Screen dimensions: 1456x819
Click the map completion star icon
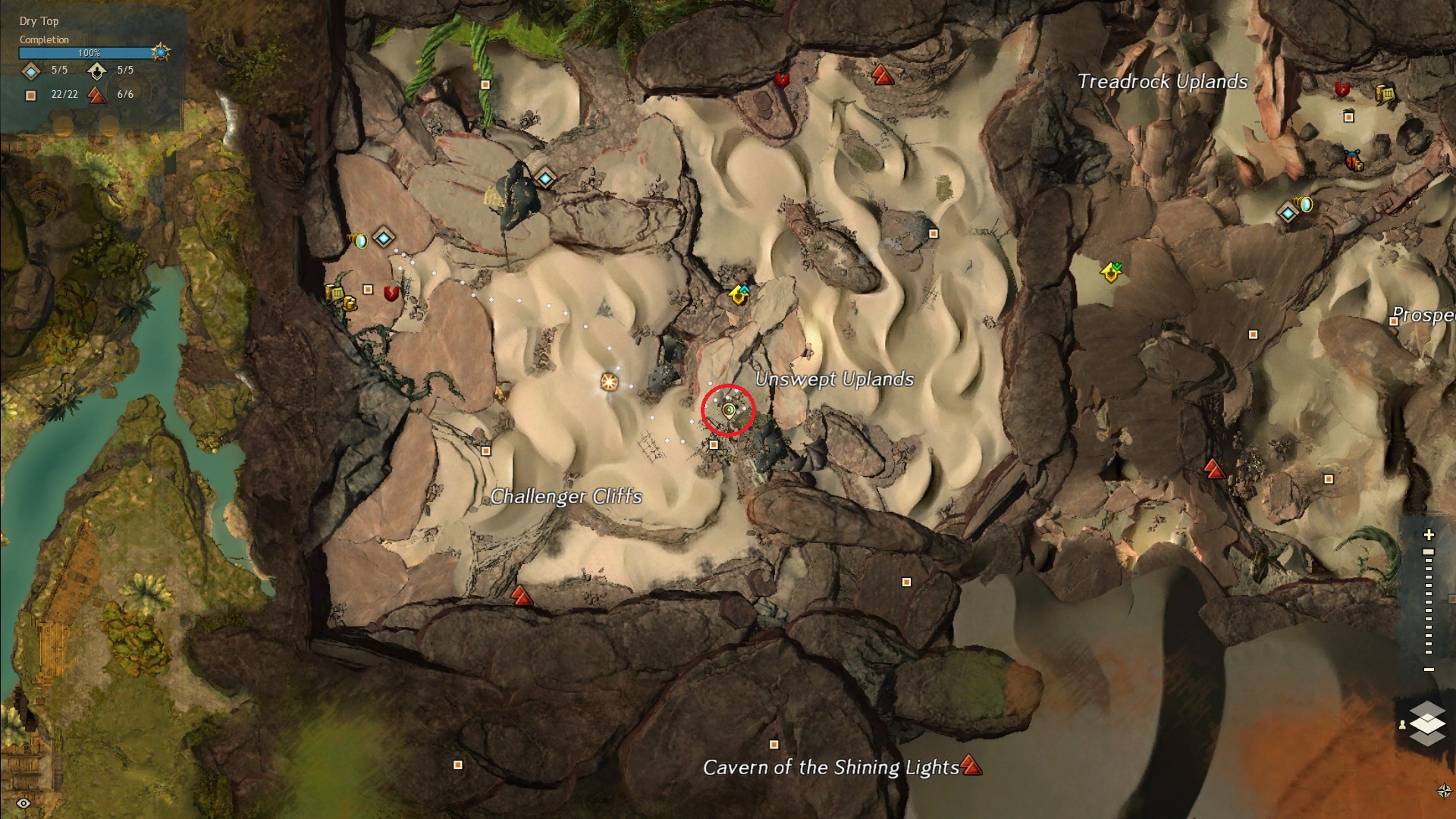(x=160, y=52)
